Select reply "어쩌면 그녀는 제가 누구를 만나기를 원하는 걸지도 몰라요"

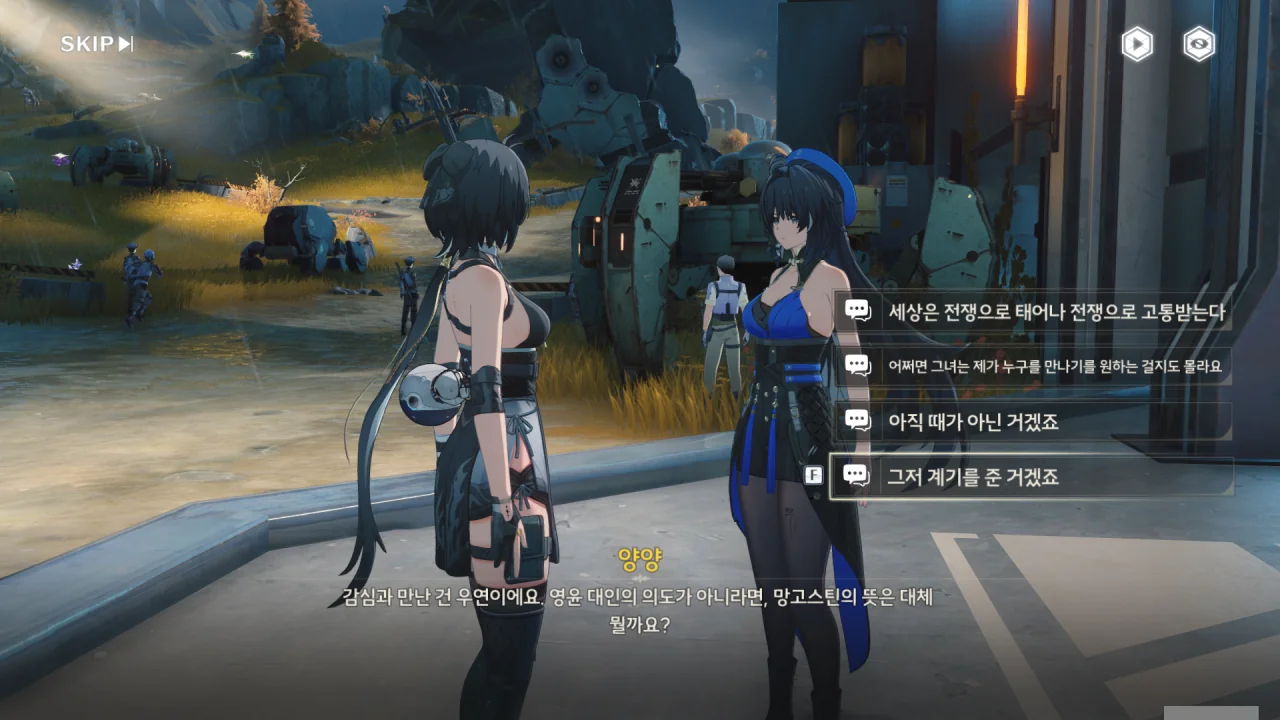[x=1033, y=366]
